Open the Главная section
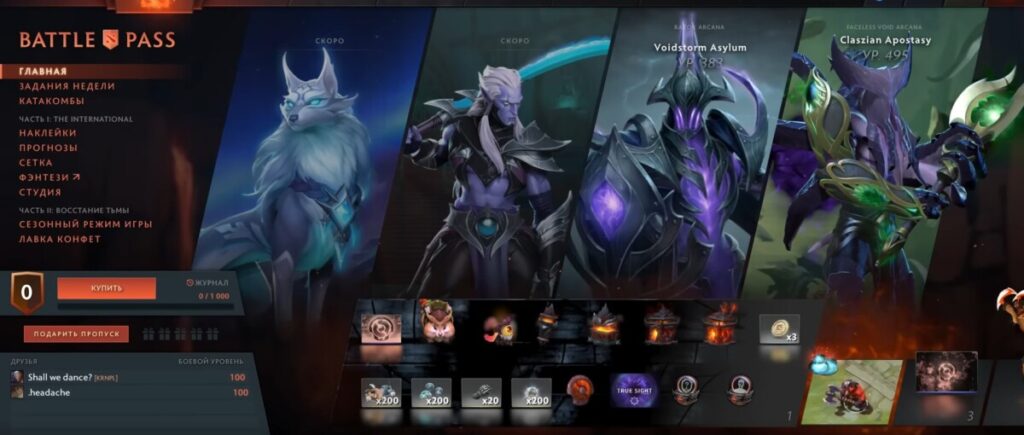1024x435 pixels. pos(43,72)
